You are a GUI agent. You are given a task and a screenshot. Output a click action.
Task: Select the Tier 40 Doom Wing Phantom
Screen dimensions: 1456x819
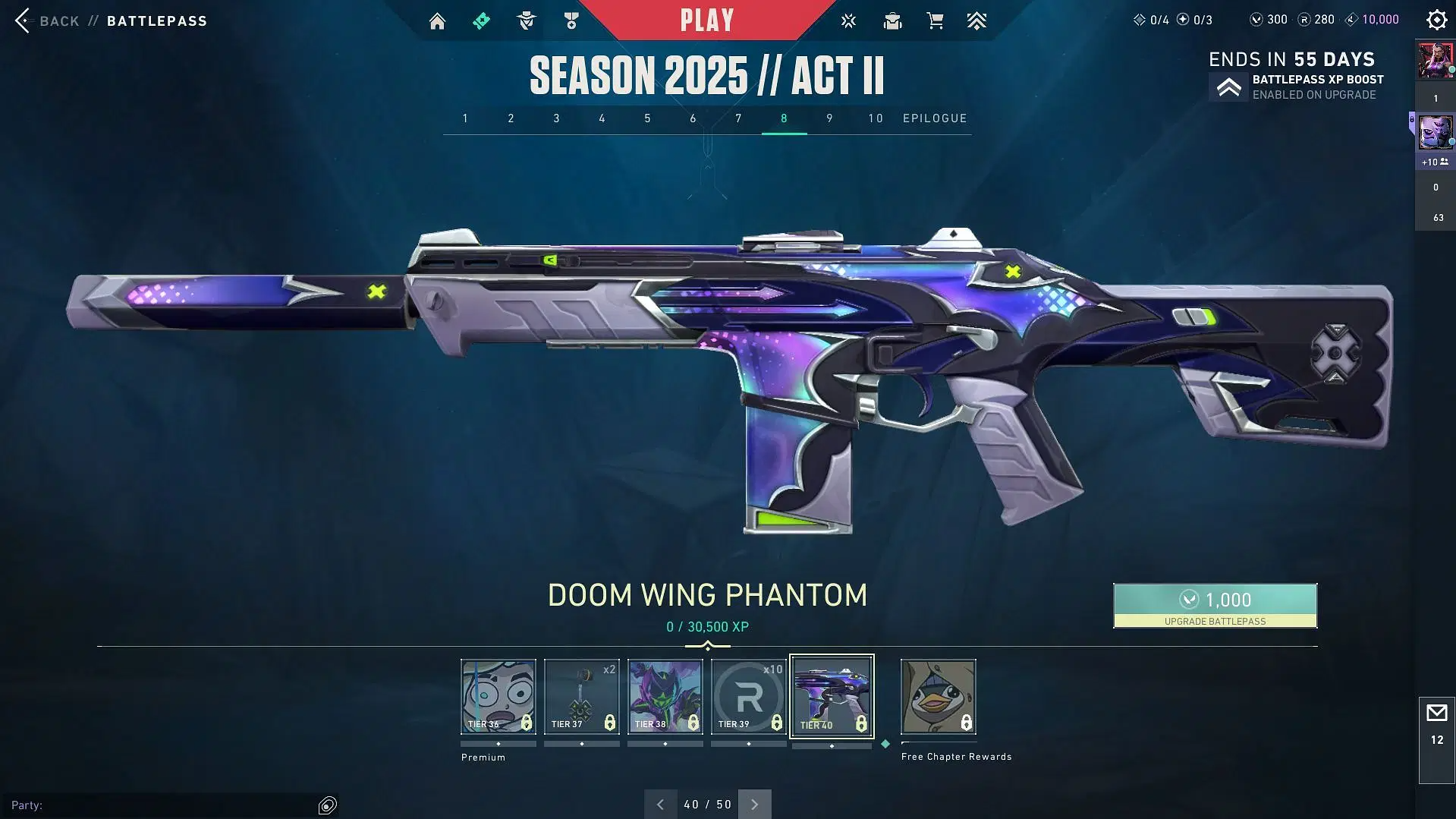(x=832, y=696)
